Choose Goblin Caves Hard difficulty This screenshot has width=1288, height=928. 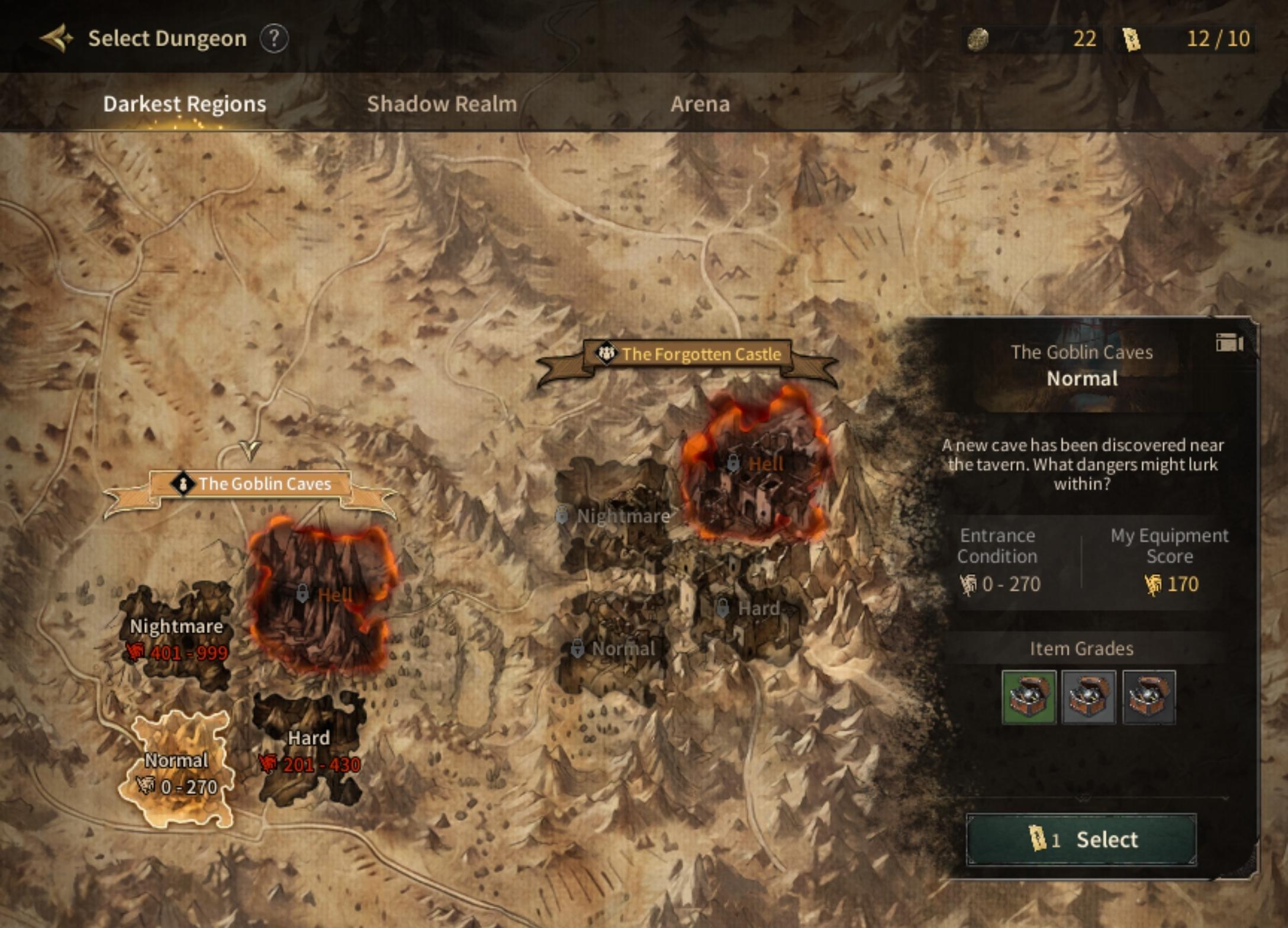click(309, 748)
